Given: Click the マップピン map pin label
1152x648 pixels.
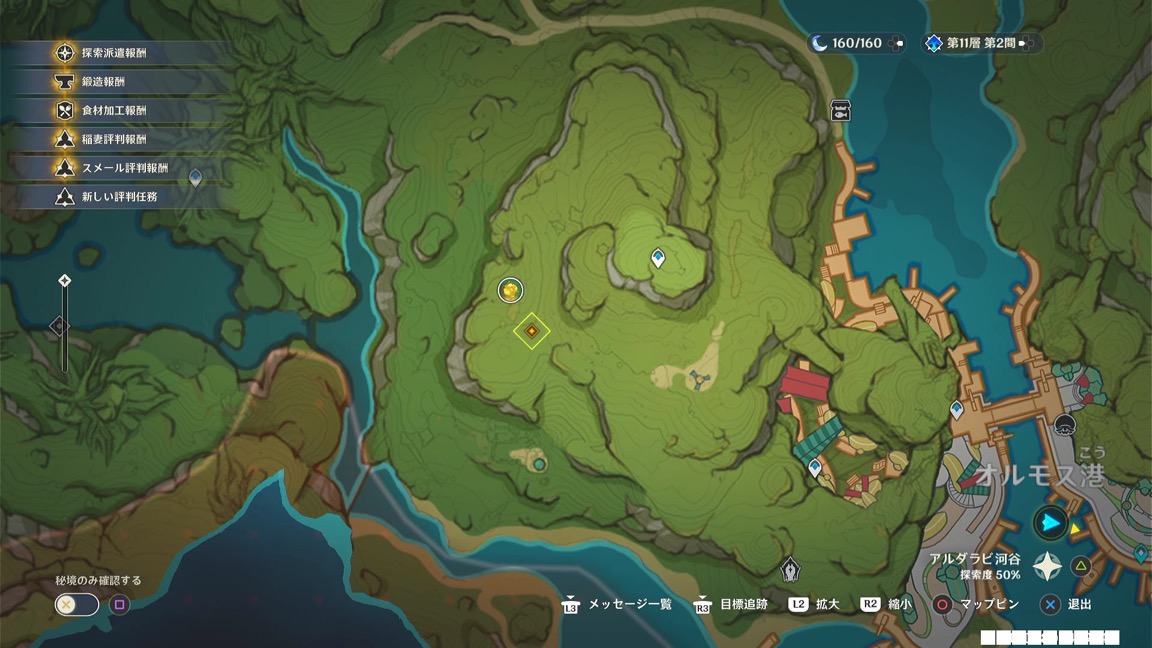Looking at the screenshot, I should pyautogui.click(x=989, y=604).
